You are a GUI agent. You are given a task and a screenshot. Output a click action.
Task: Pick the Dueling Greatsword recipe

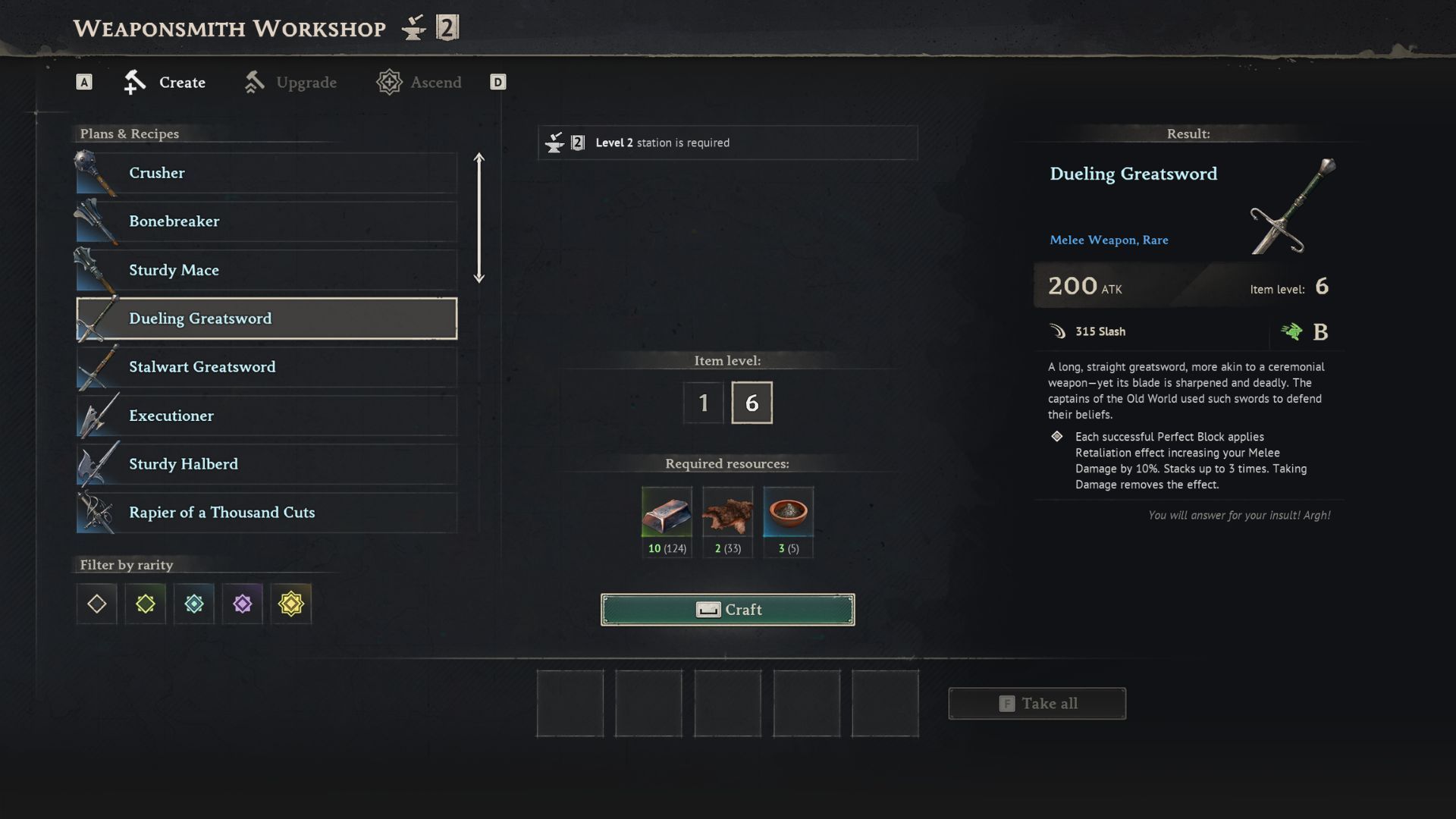[x=266, y=318]
